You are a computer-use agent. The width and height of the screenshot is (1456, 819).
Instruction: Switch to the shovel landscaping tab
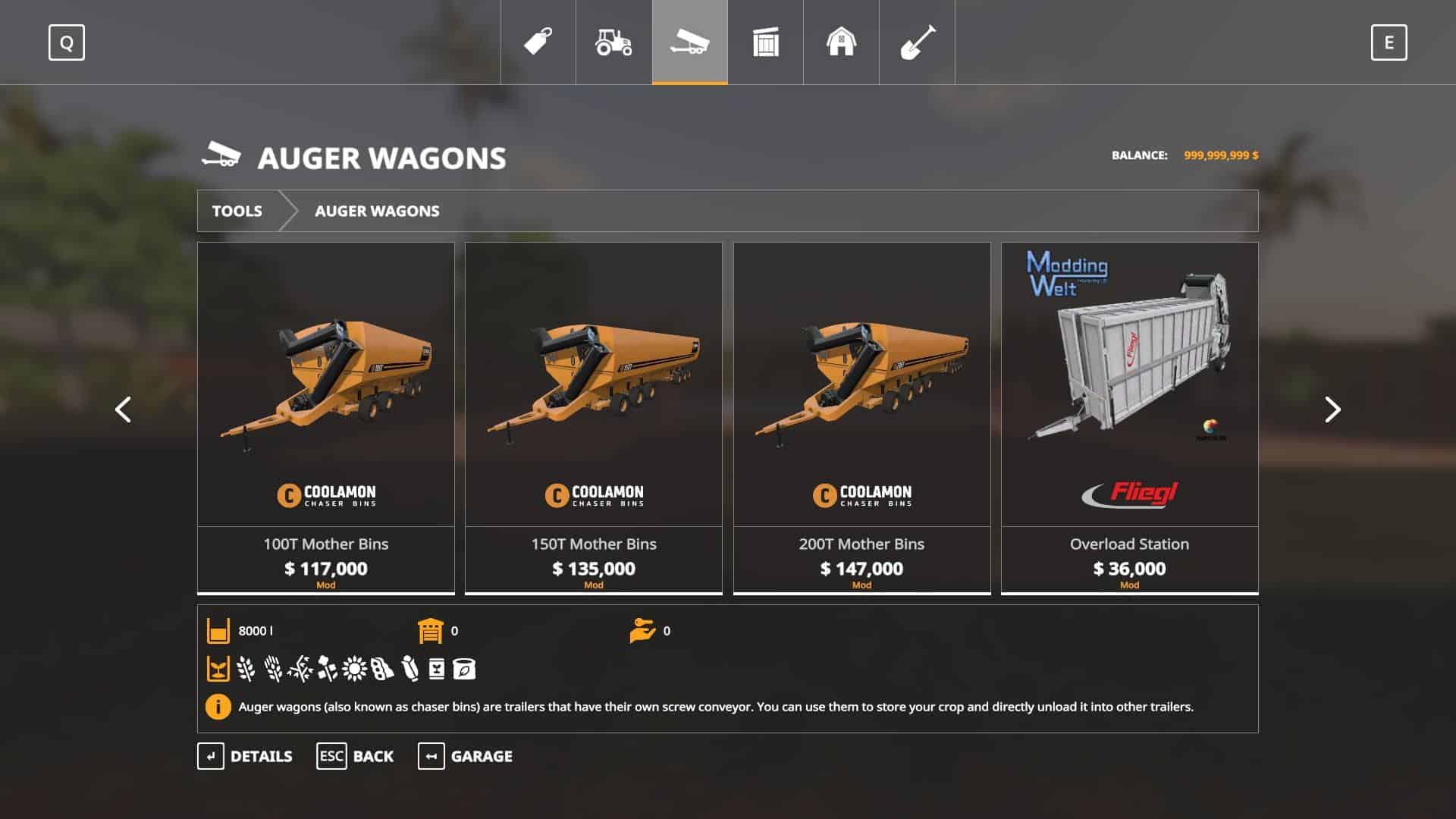point(917,42)
